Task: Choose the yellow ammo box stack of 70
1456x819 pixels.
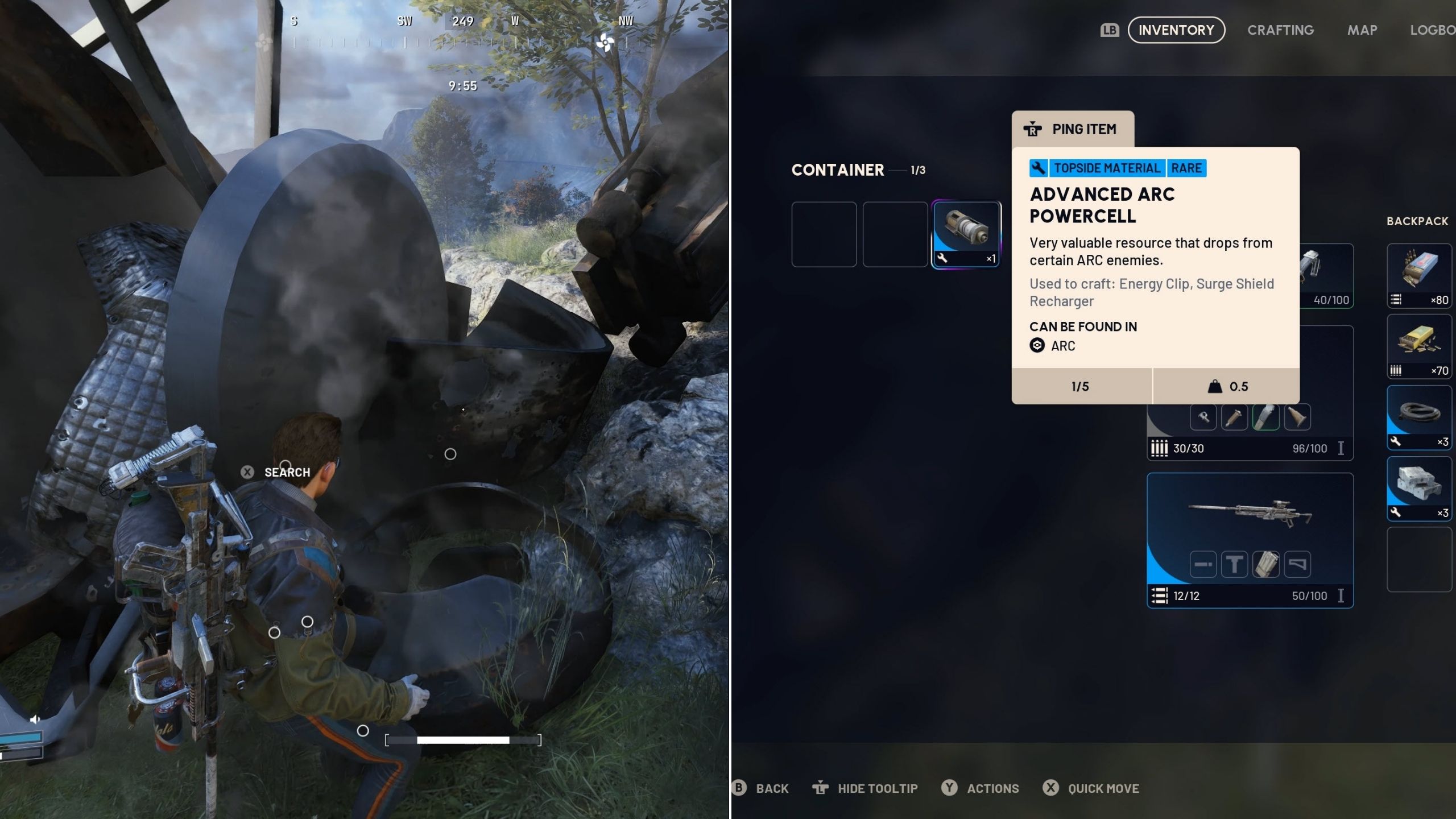Action: coord(1418,346)
